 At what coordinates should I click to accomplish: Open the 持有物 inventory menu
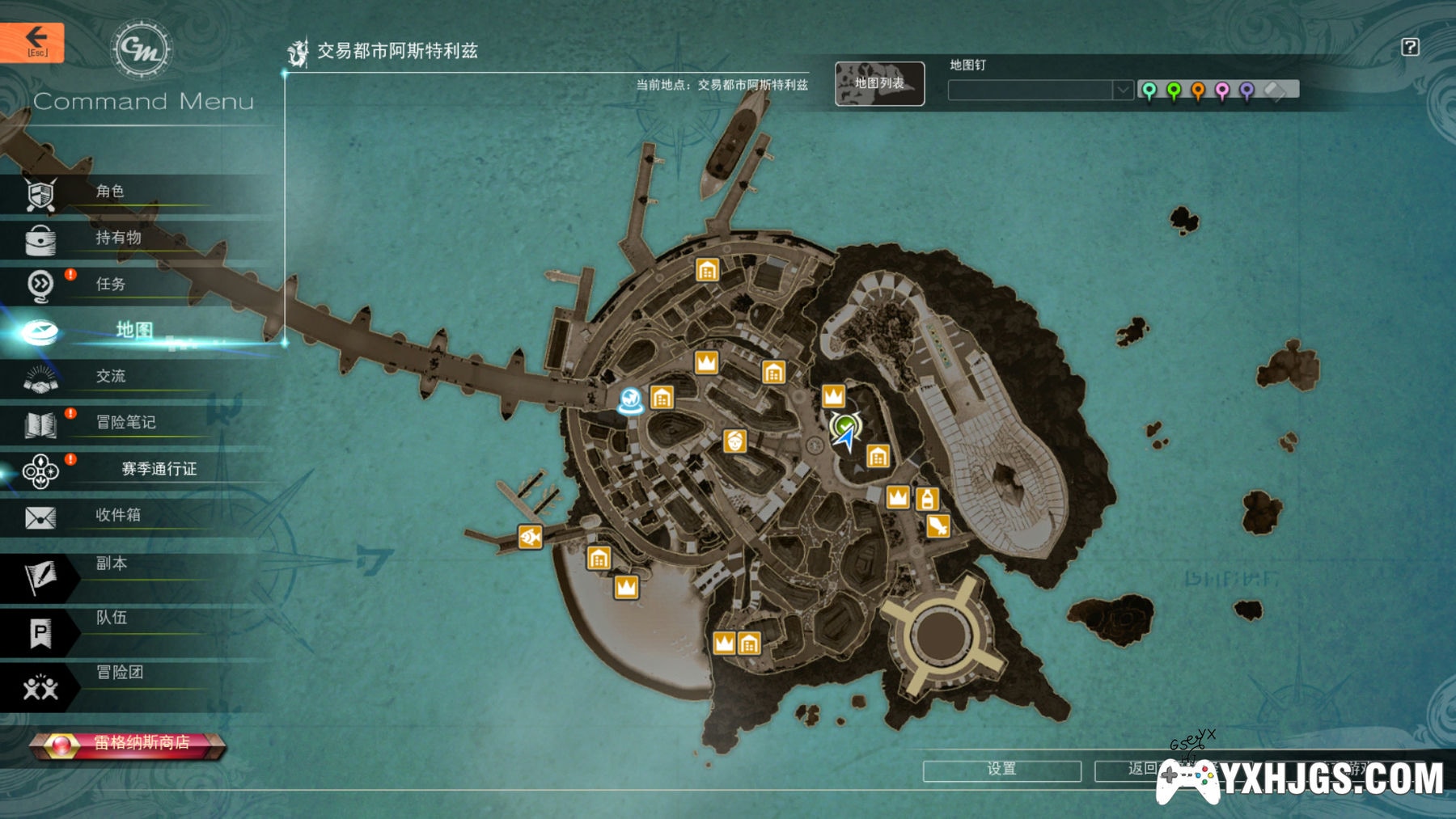coord(118,238)
